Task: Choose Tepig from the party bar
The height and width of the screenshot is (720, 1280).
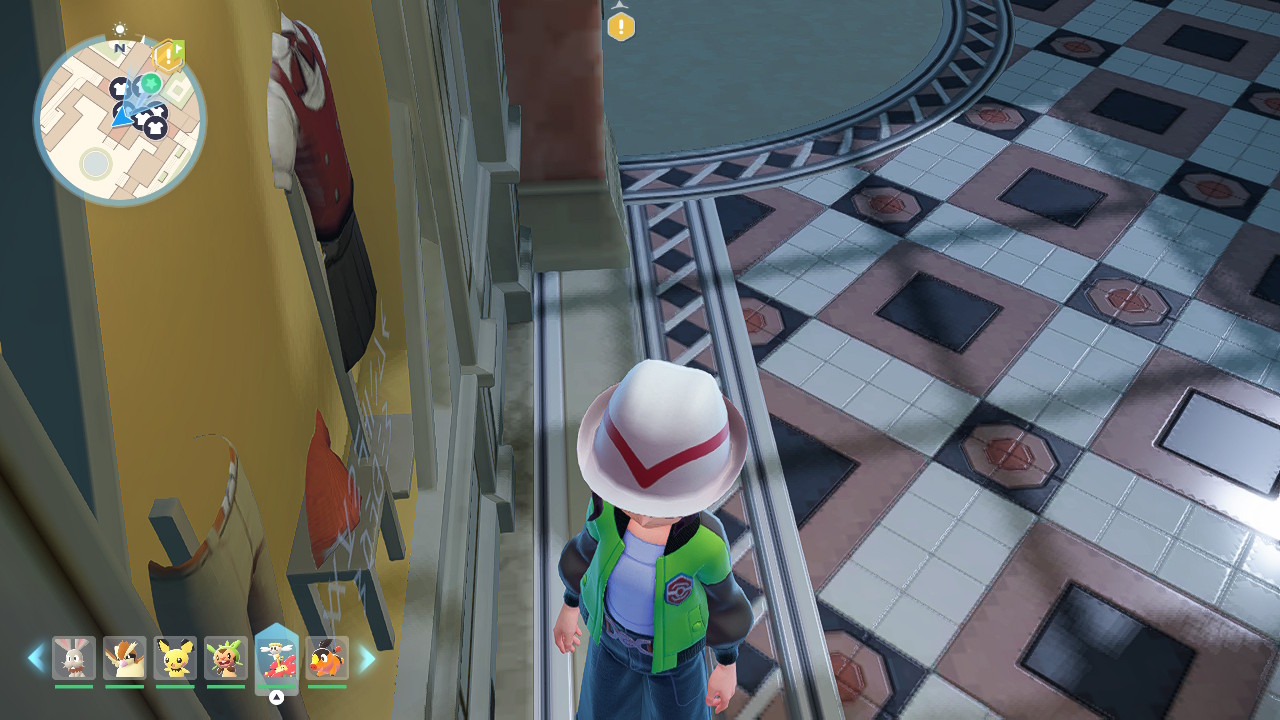Action: coord(327,658)
